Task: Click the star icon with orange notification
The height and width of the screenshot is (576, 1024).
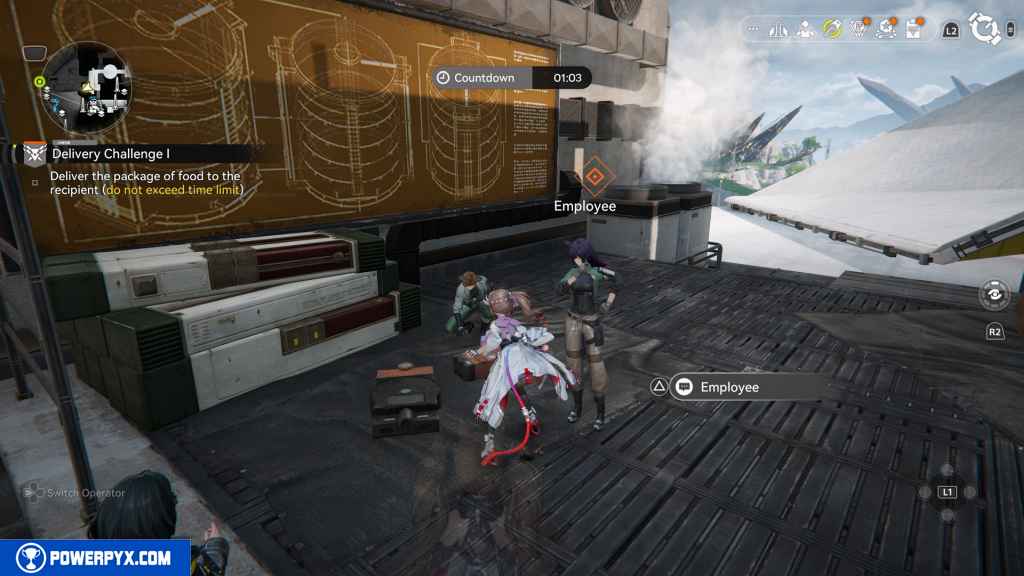Action: [x=885, y=30]
